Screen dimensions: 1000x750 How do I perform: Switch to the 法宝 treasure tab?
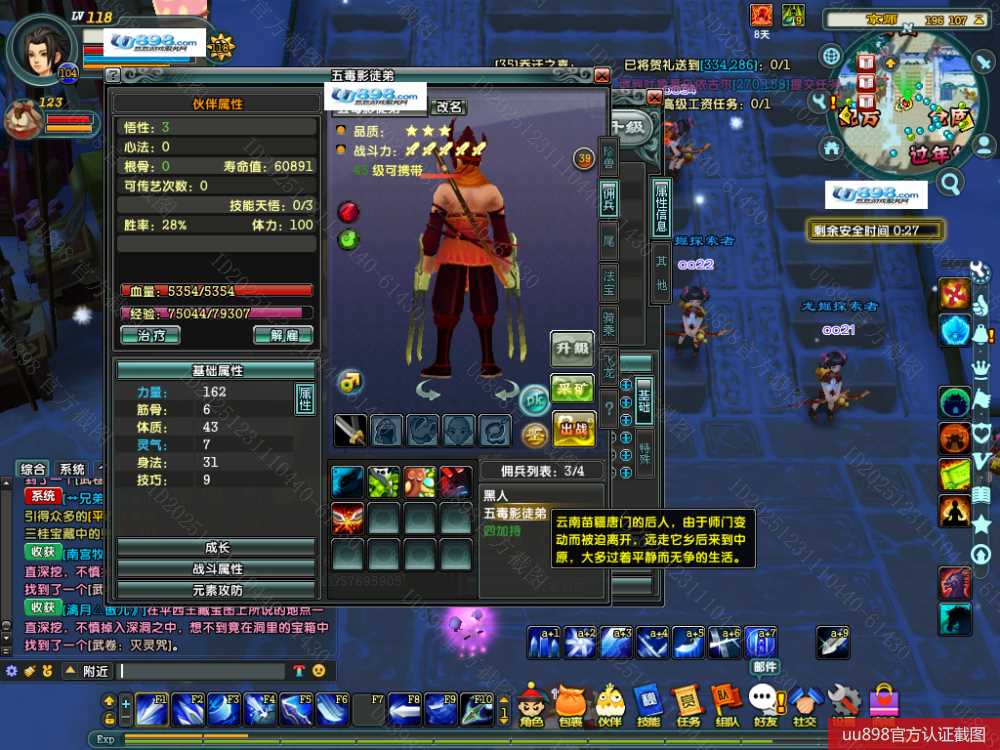point(608,281)
